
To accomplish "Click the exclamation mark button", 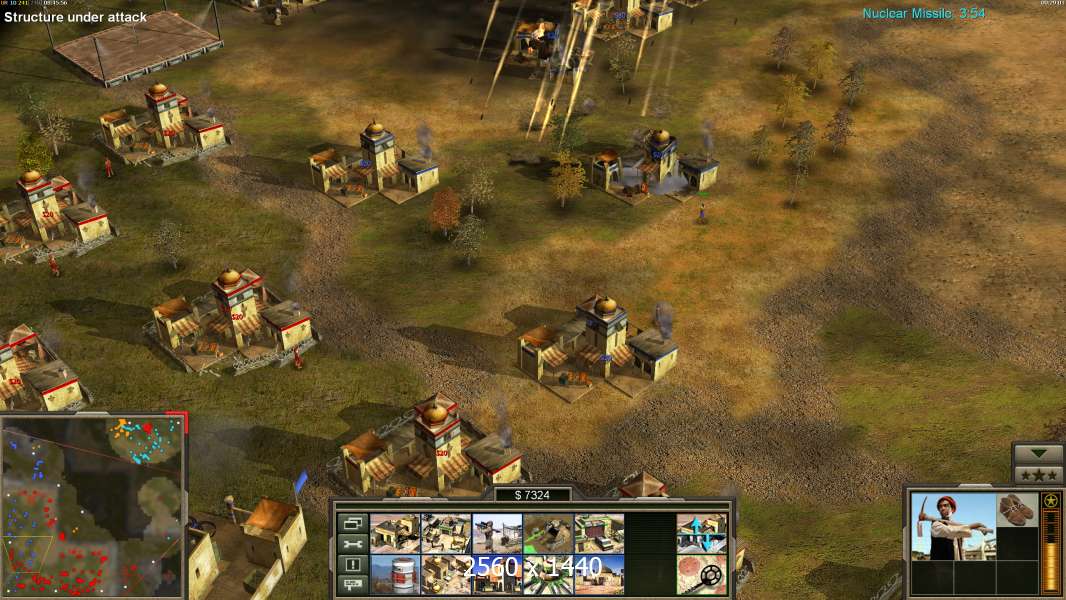I will point(352,564).
